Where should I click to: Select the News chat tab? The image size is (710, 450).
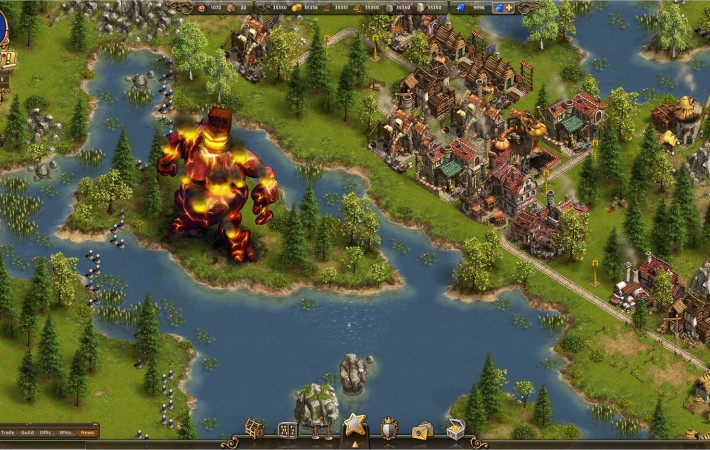coord(88,432)
